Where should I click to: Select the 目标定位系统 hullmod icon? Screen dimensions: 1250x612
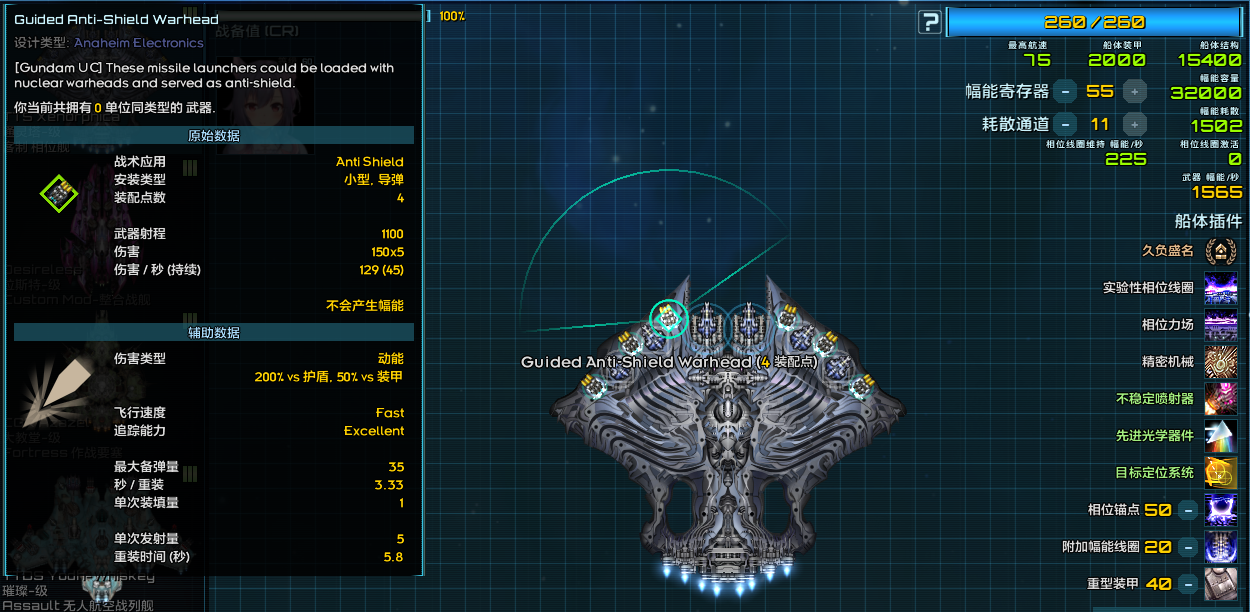[x=1220, y=472]
